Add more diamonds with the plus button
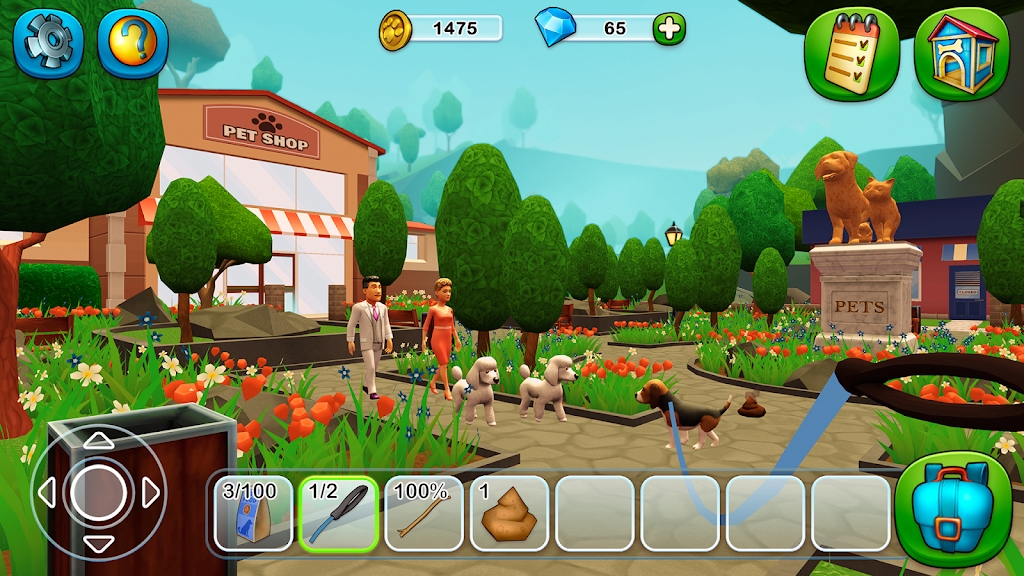Screen dimensions: 1024x576 tap(669, 29)
